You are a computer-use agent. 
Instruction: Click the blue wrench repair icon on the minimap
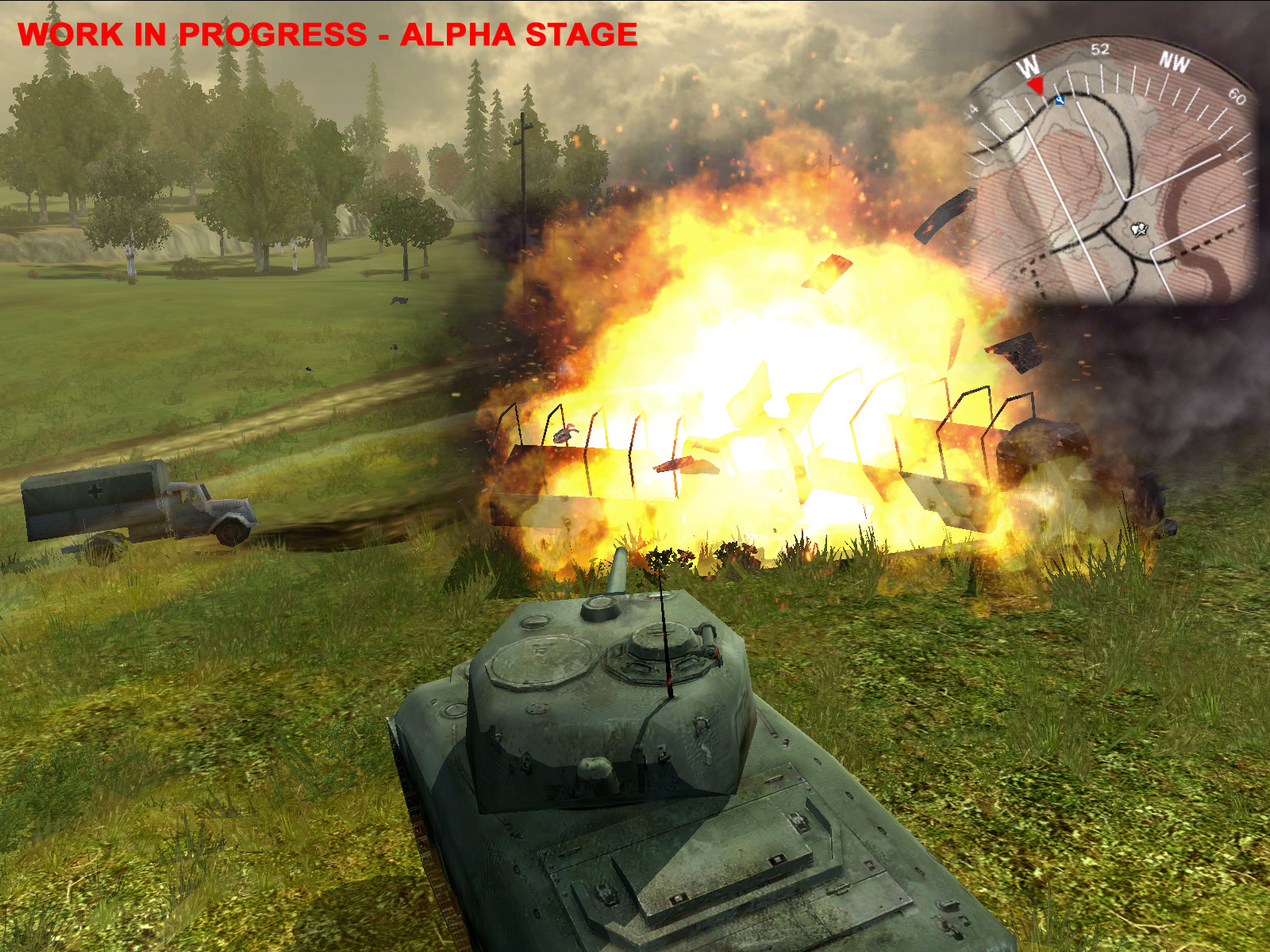1060,101
